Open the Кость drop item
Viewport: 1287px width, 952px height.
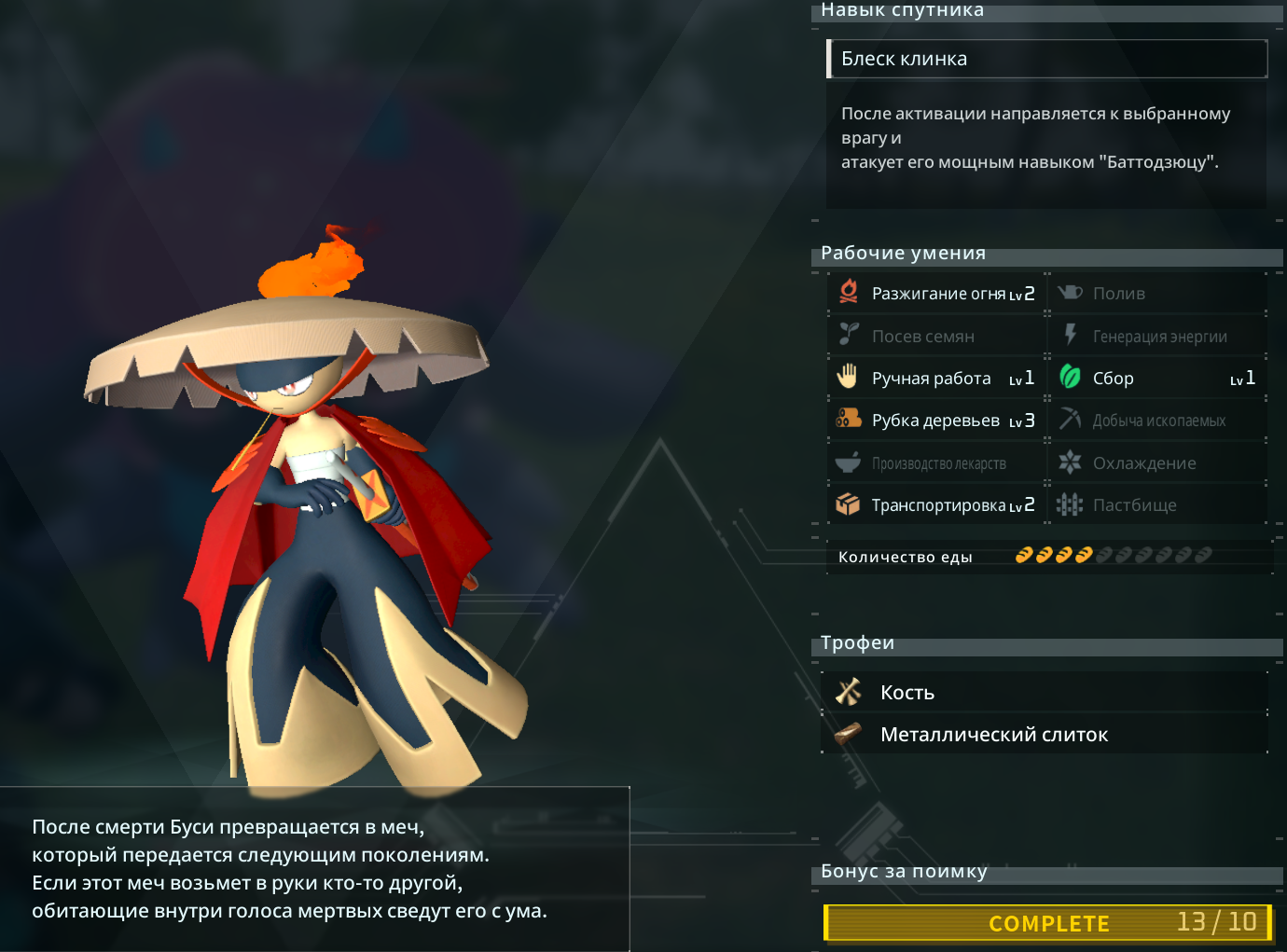pos(1045,693)
